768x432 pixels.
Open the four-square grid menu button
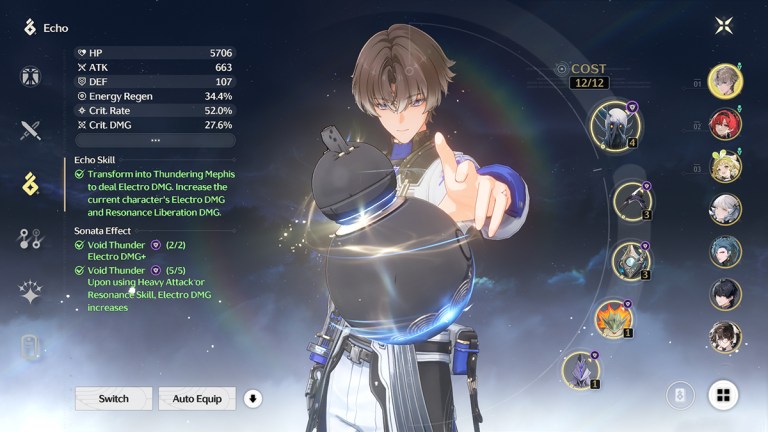(x=723, y=395)
